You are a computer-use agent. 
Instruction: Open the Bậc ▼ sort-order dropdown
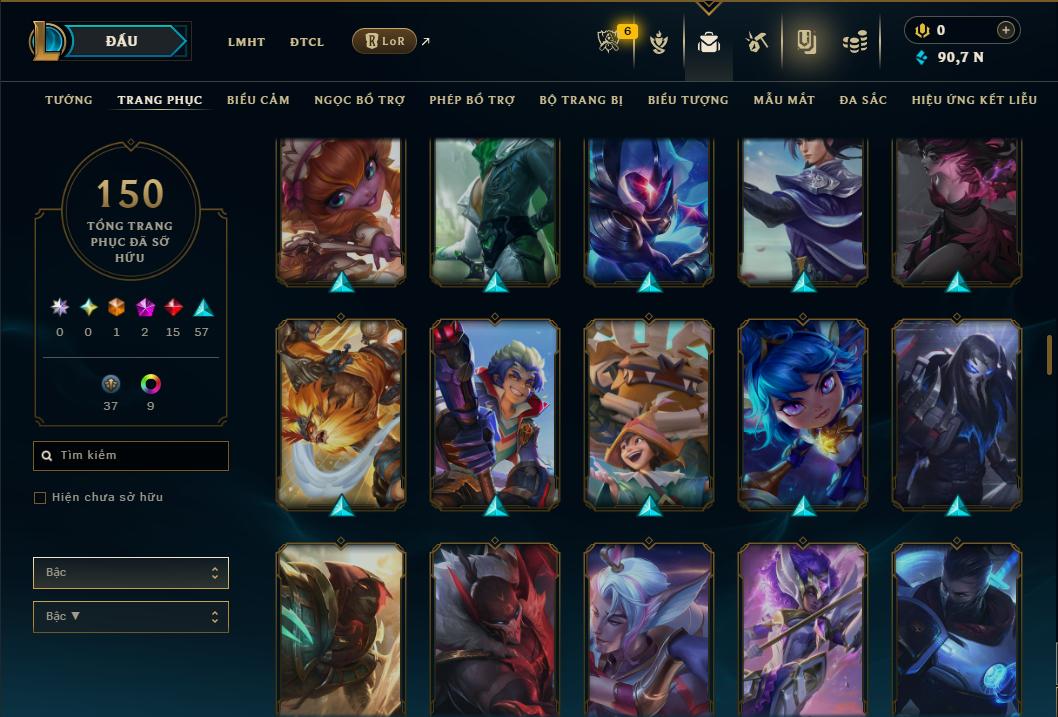pos(131,617)
